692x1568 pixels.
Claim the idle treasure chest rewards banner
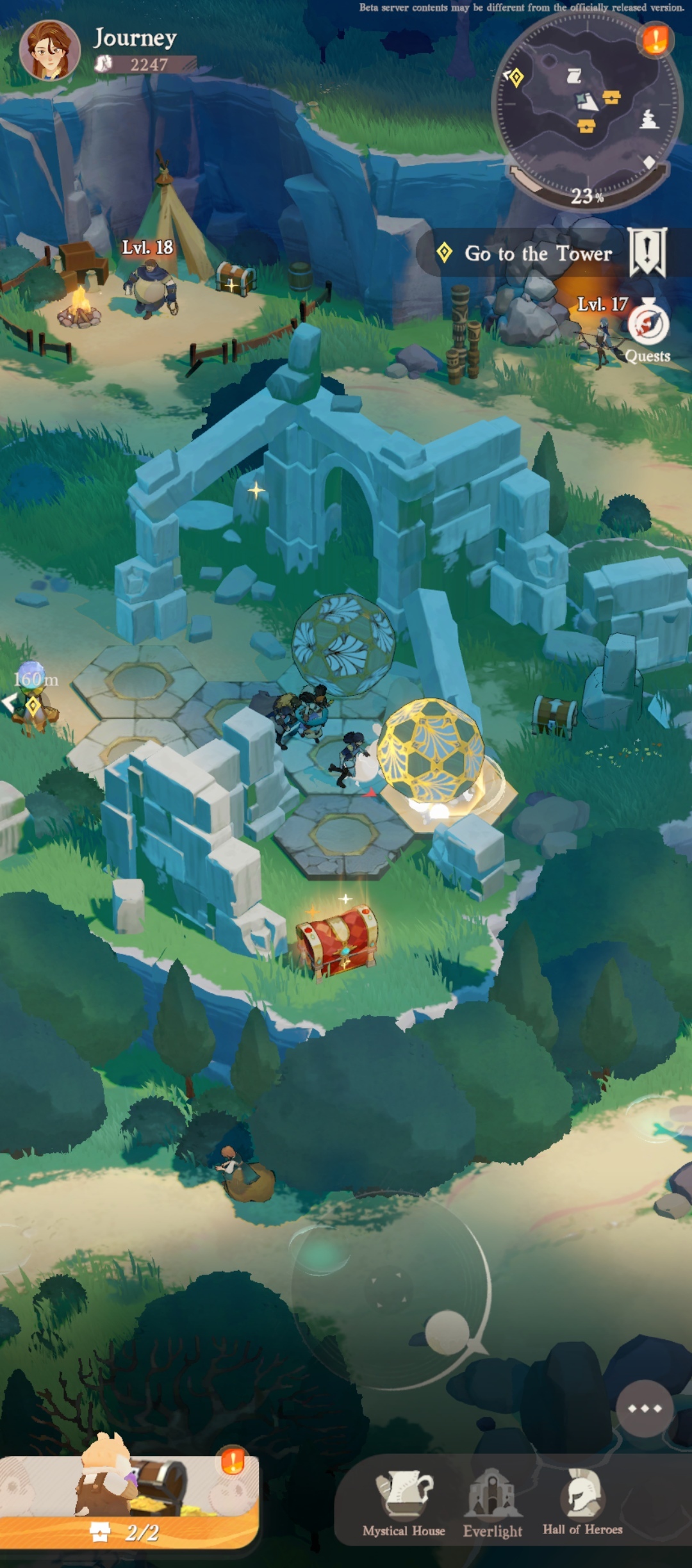point(129,1502)
